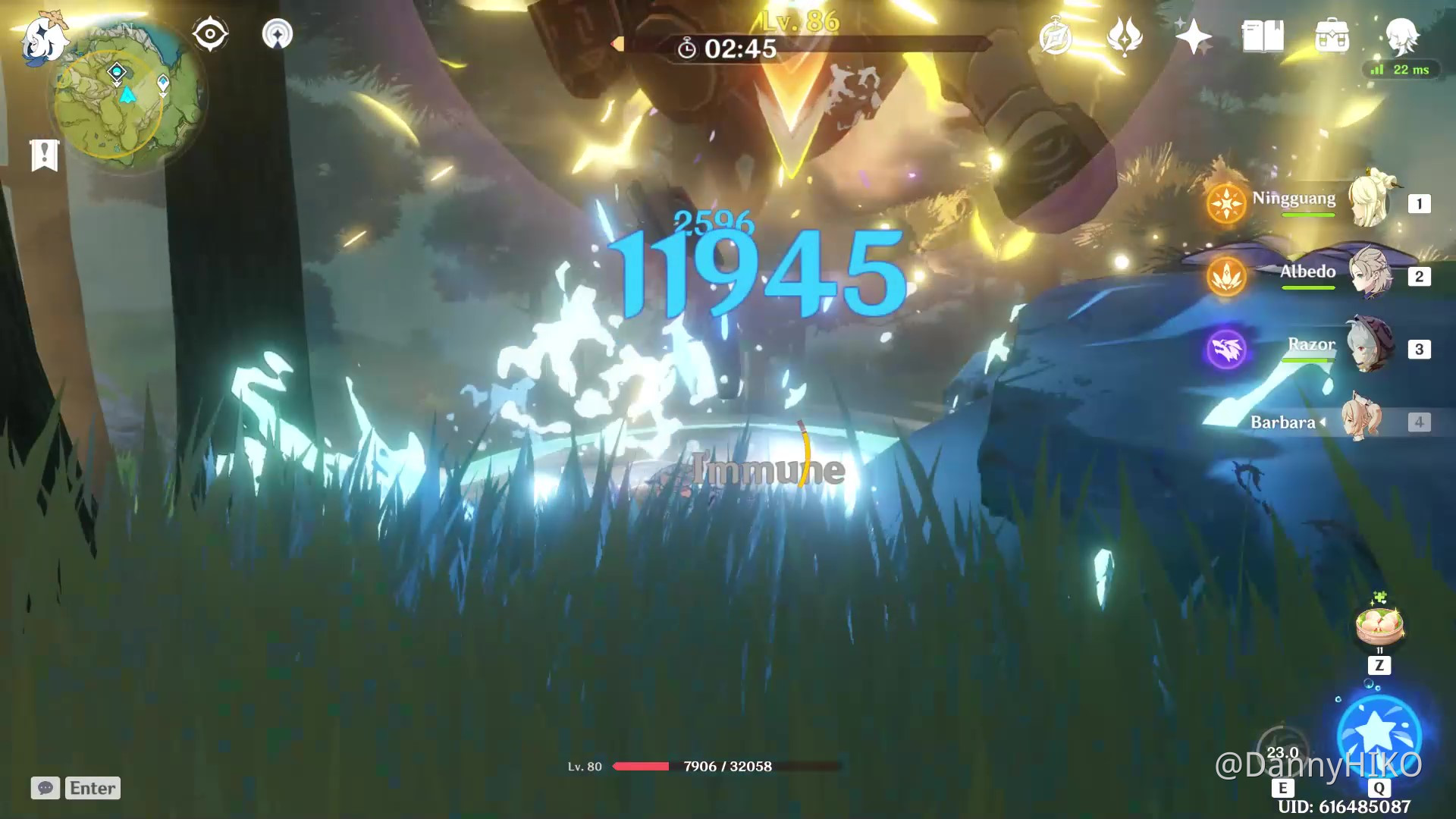Activate Barbara's Elemental Burst
1456x819 pixels.
[x=1379, y=734]
